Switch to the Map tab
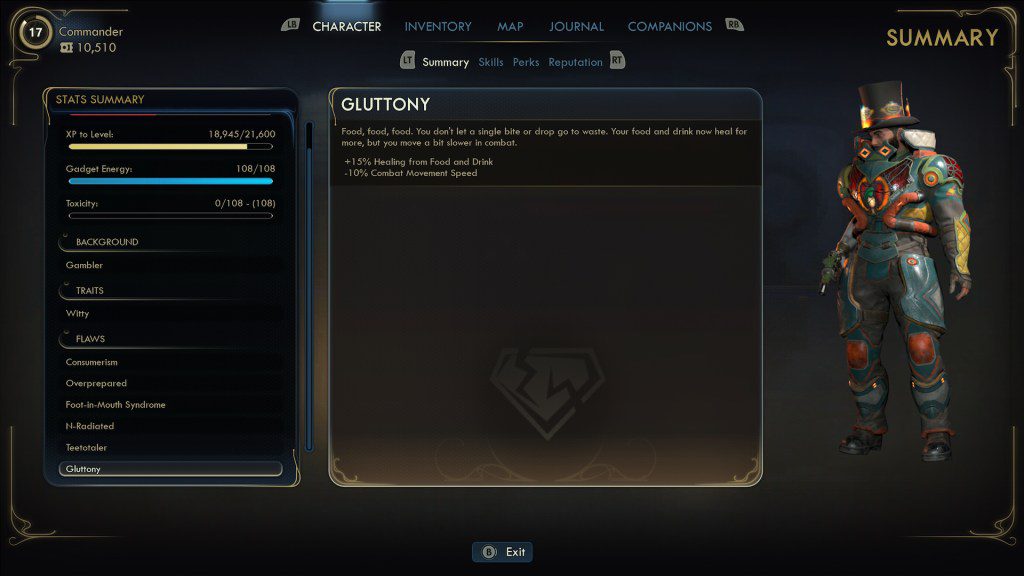 [x=510, y=27]
